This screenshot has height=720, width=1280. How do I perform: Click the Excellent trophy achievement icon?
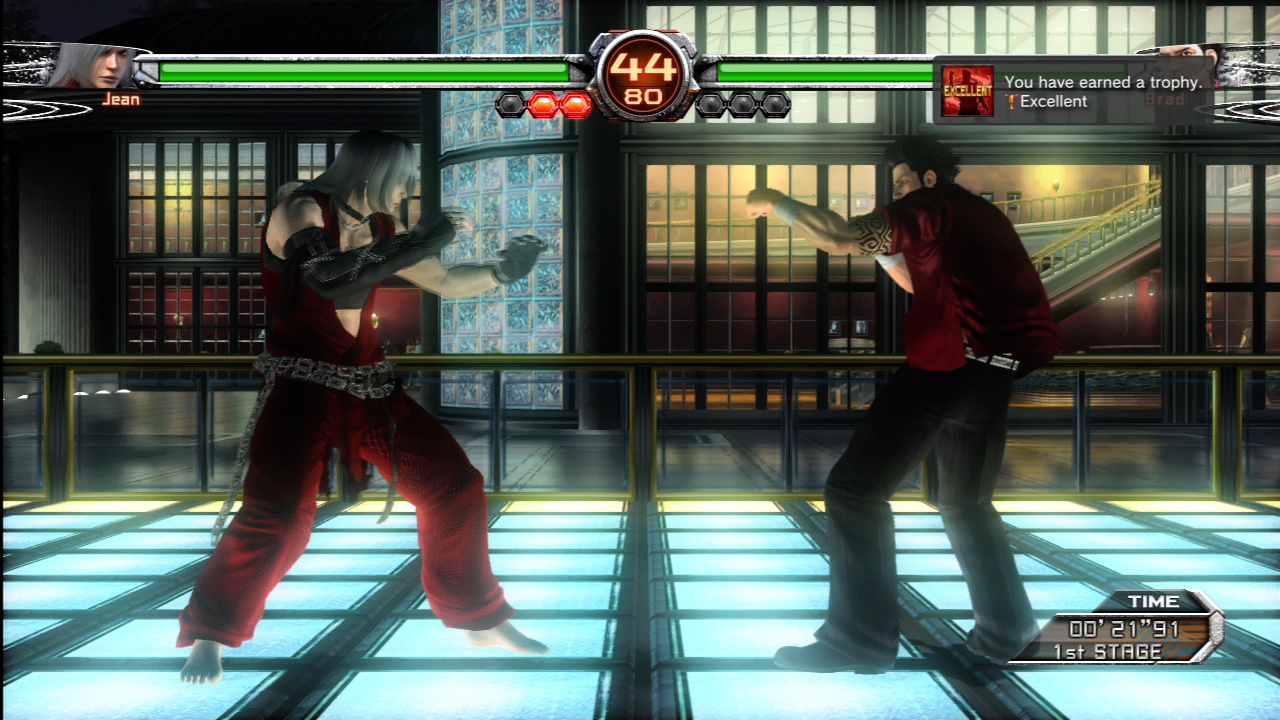tap(968, 90)
